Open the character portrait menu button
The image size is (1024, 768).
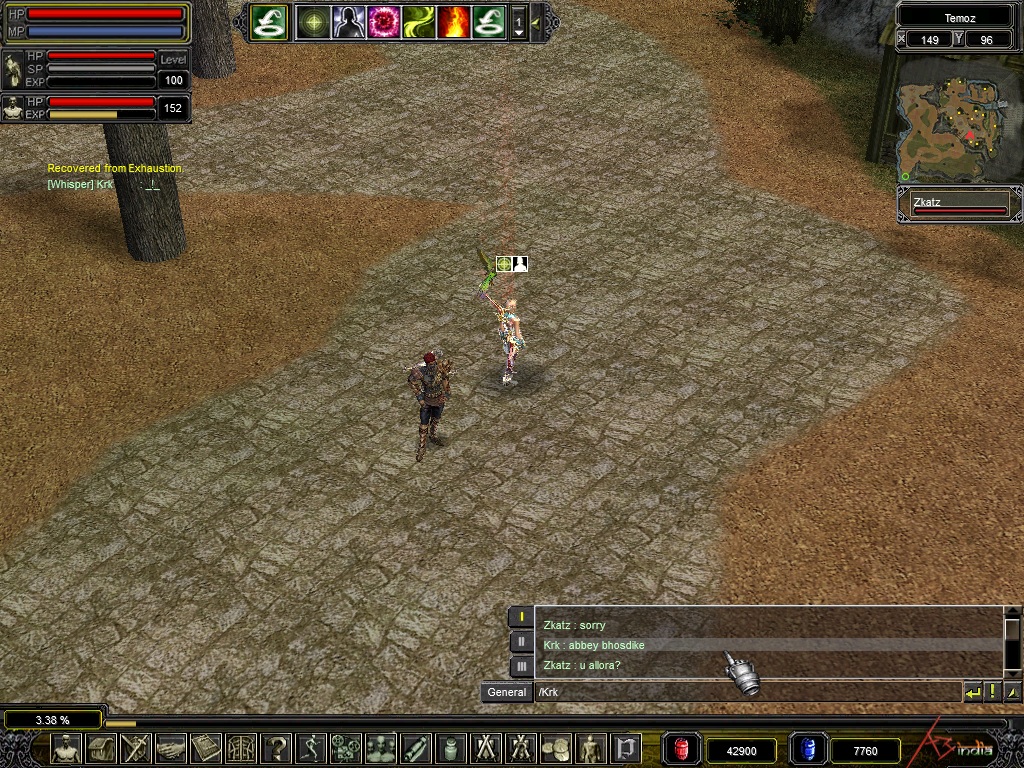click(x=66, y=748)
